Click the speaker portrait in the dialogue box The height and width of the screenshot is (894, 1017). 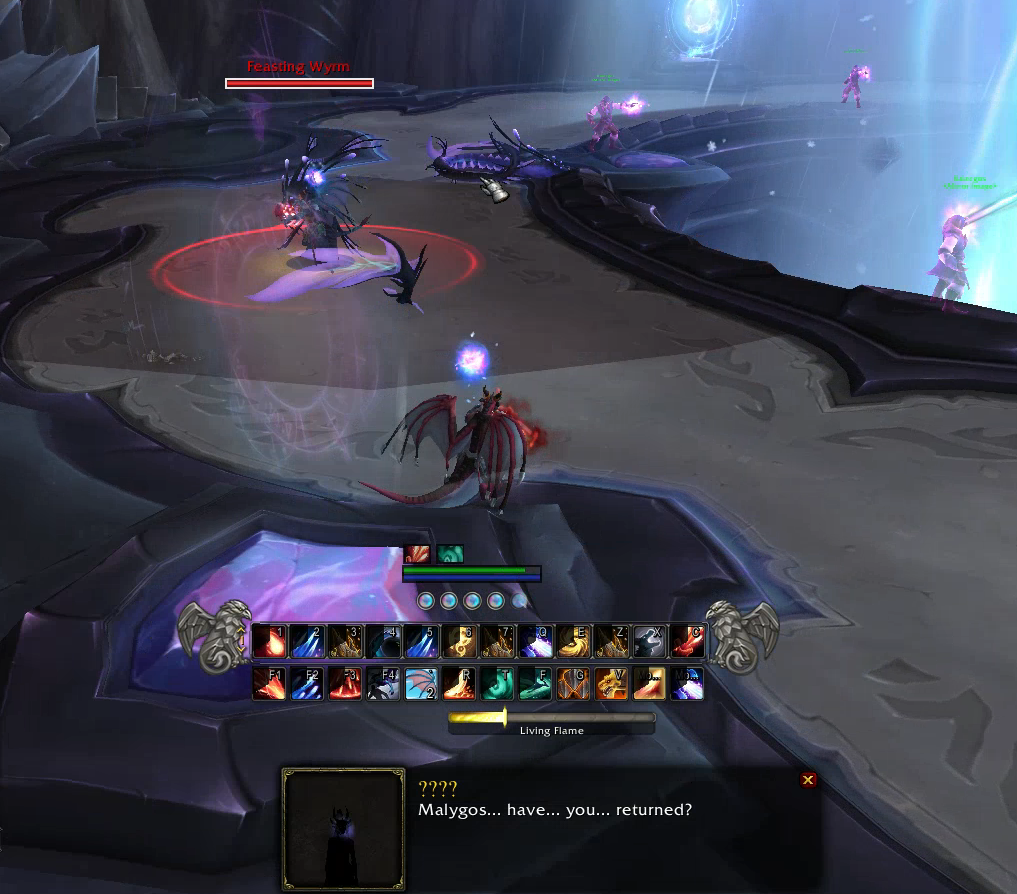[x=343, y=829]
